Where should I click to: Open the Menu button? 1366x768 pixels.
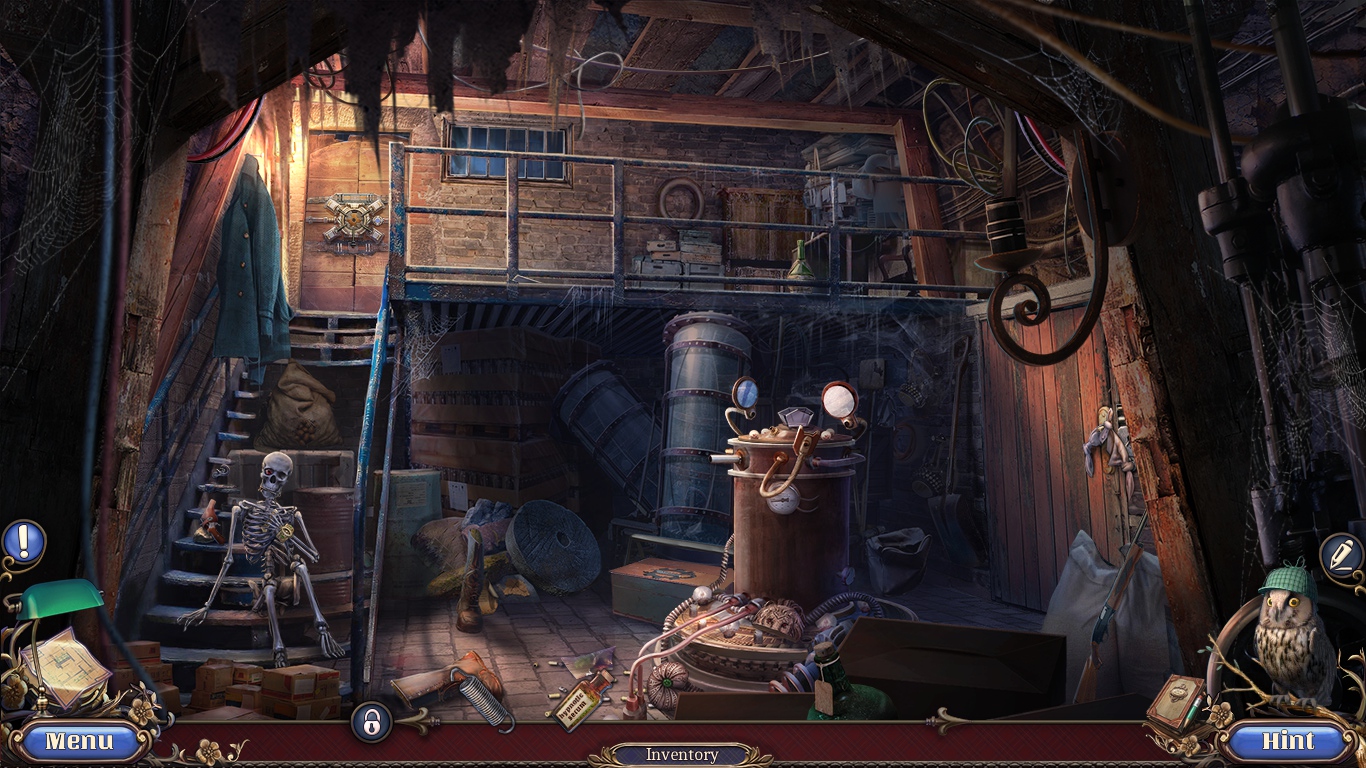(80, 742)
